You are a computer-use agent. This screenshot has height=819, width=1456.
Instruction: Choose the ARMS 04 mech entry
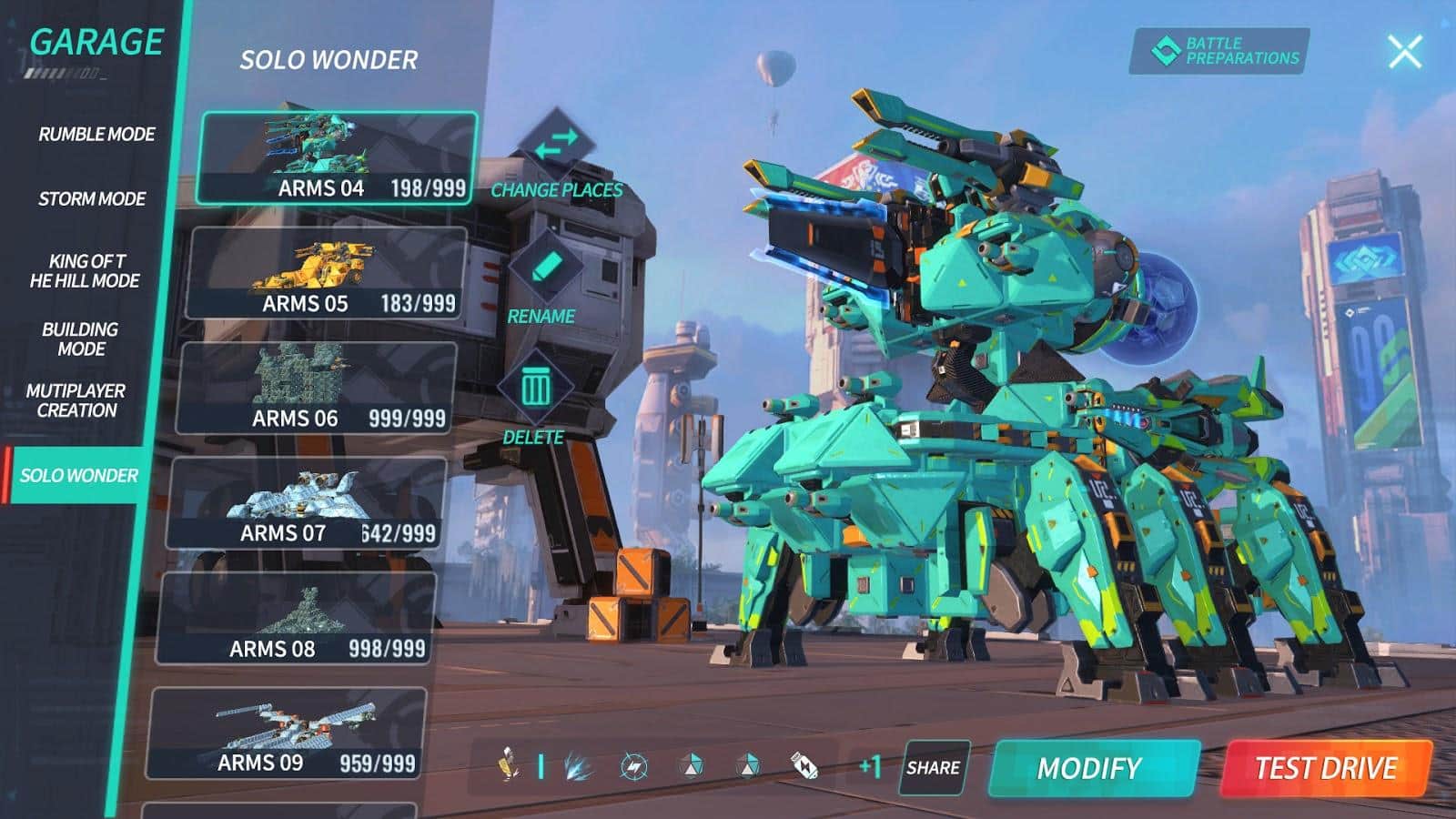[337, 158]
